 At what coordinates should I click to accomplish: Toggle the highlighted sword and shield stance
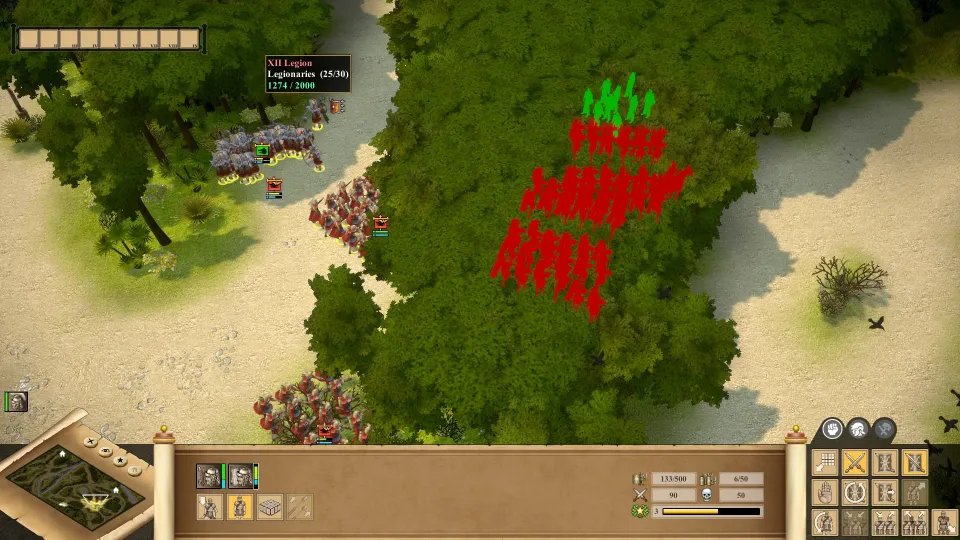tap(915, 462)
